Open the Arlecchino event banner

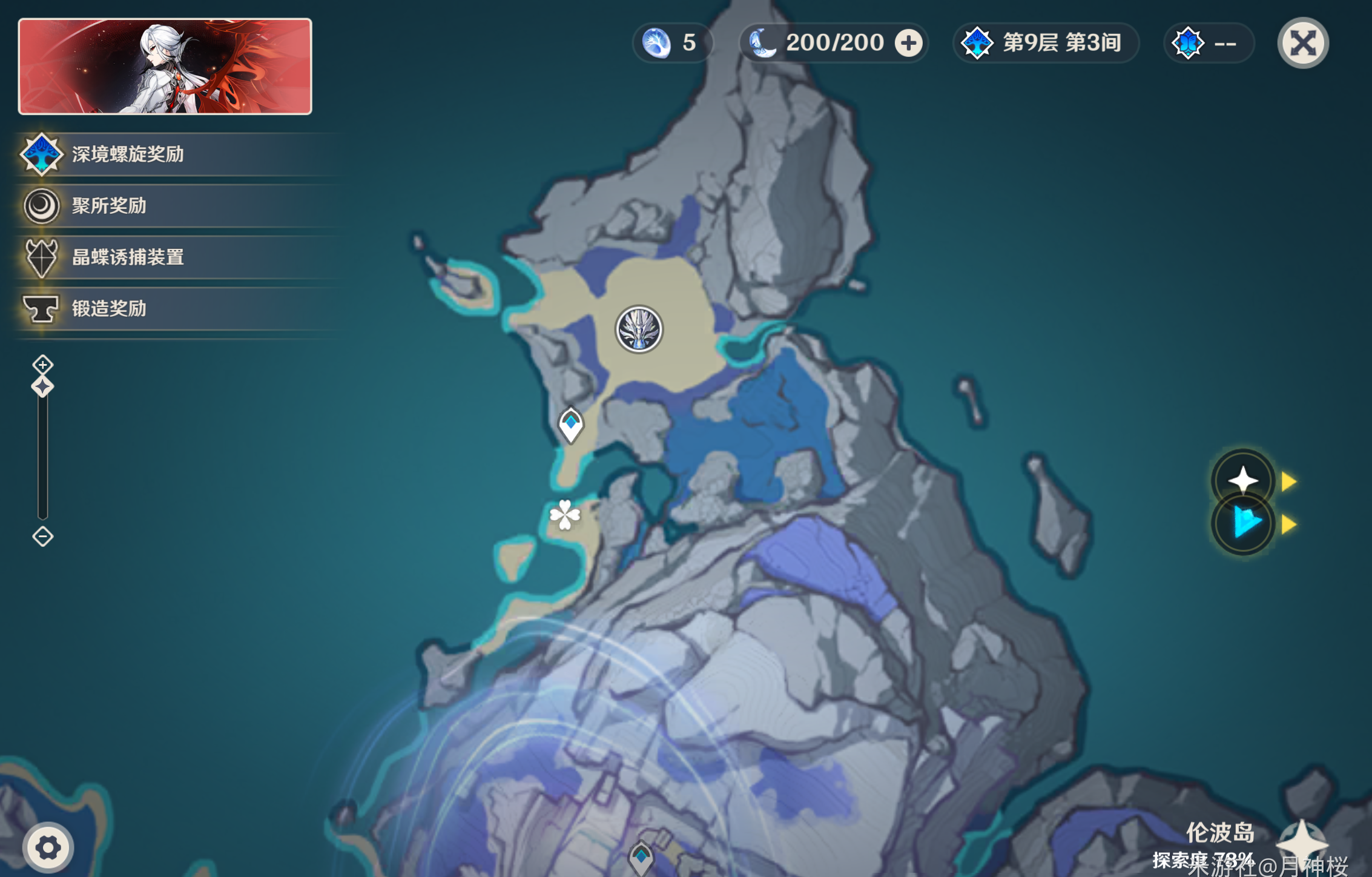coord(165,66)
